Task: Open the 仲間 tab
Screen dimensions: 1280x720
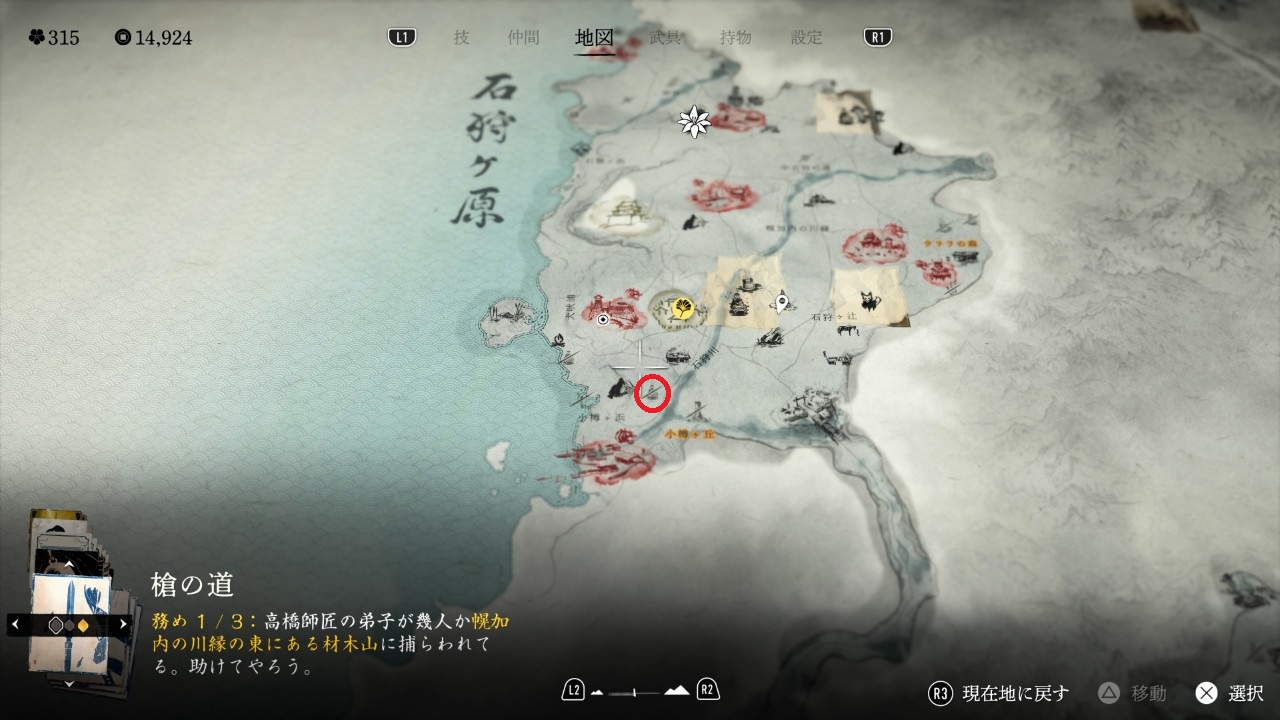Action: tap(523, 38)
